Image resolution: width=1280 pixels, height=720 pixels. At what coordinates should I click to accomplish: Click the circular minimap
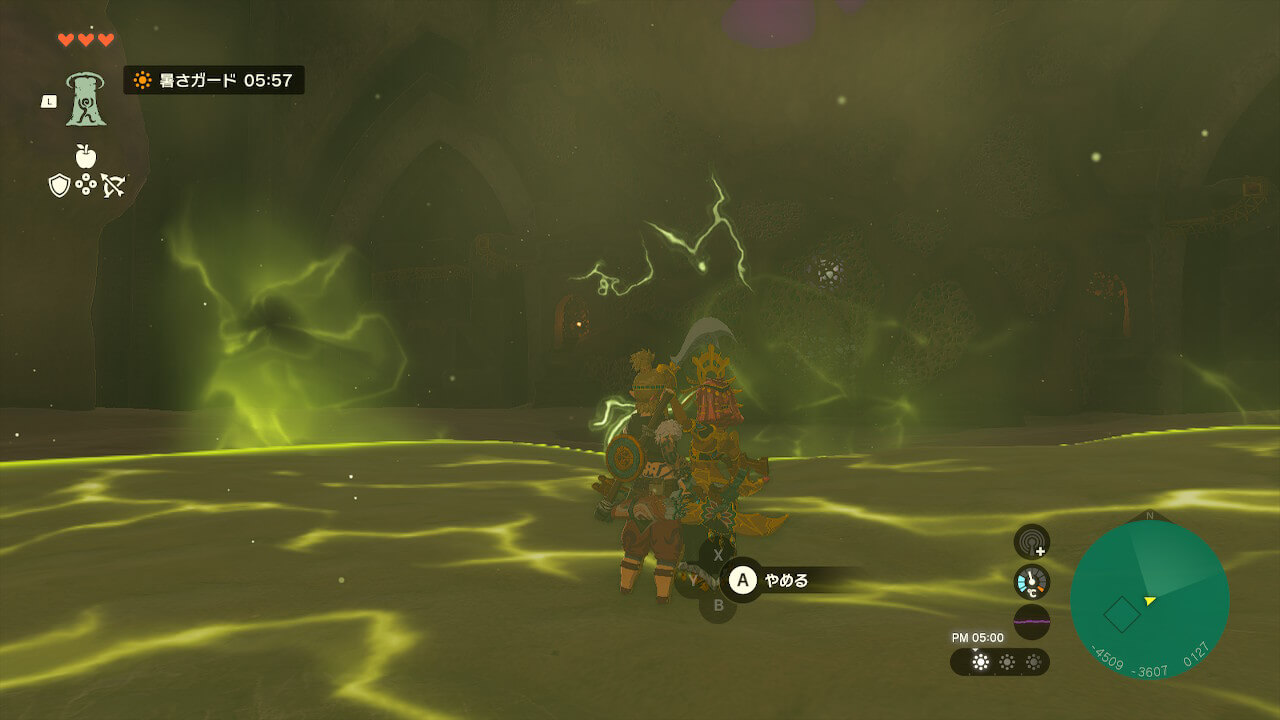(x=1149, y=599)
